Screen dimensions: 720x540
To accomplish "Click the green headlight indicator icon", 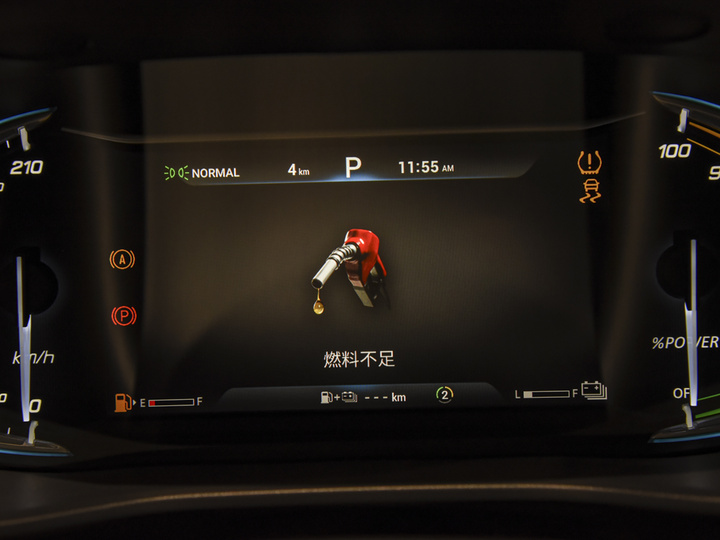I will [x=176, y=173].
